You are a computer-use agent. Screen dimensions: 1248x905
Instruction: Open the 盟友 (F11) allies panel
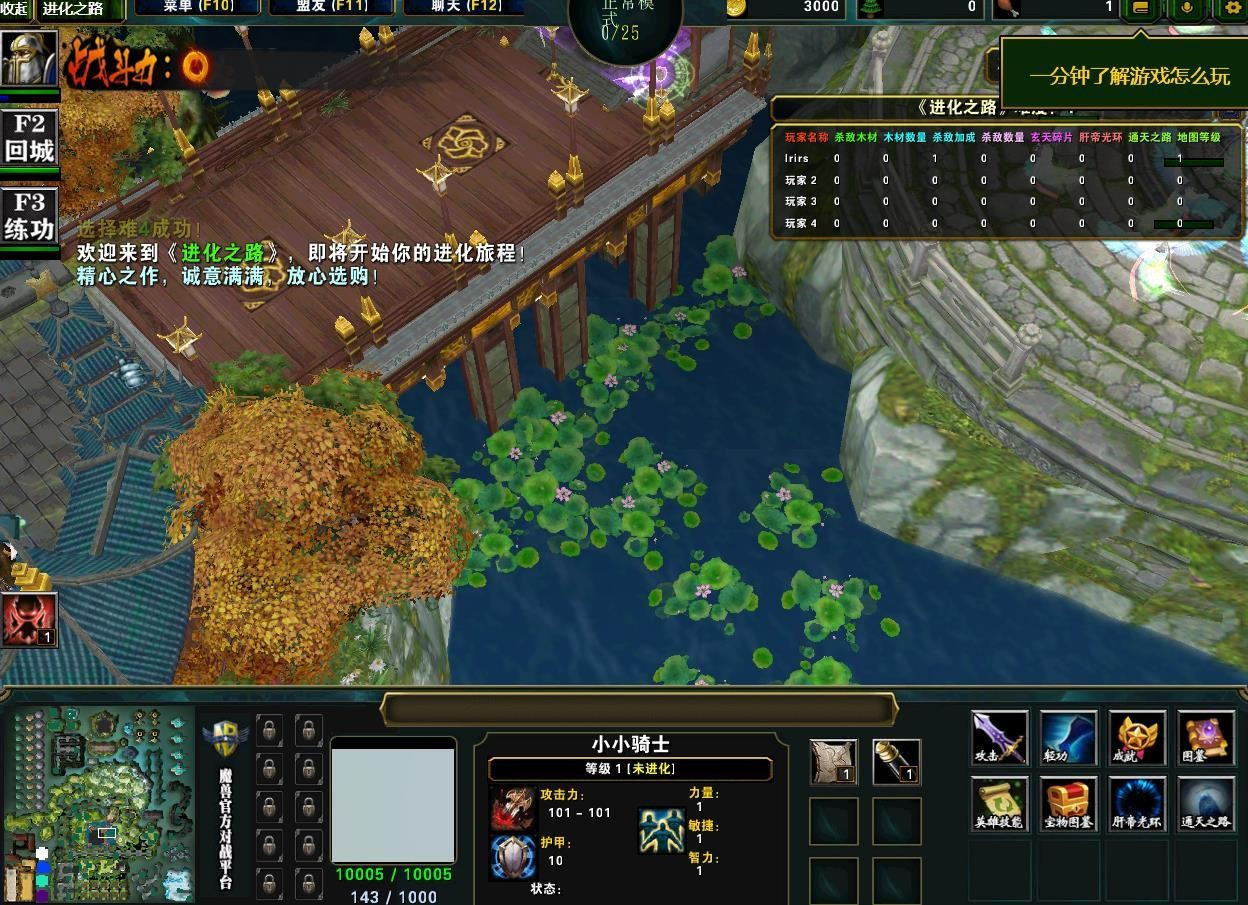332,7
